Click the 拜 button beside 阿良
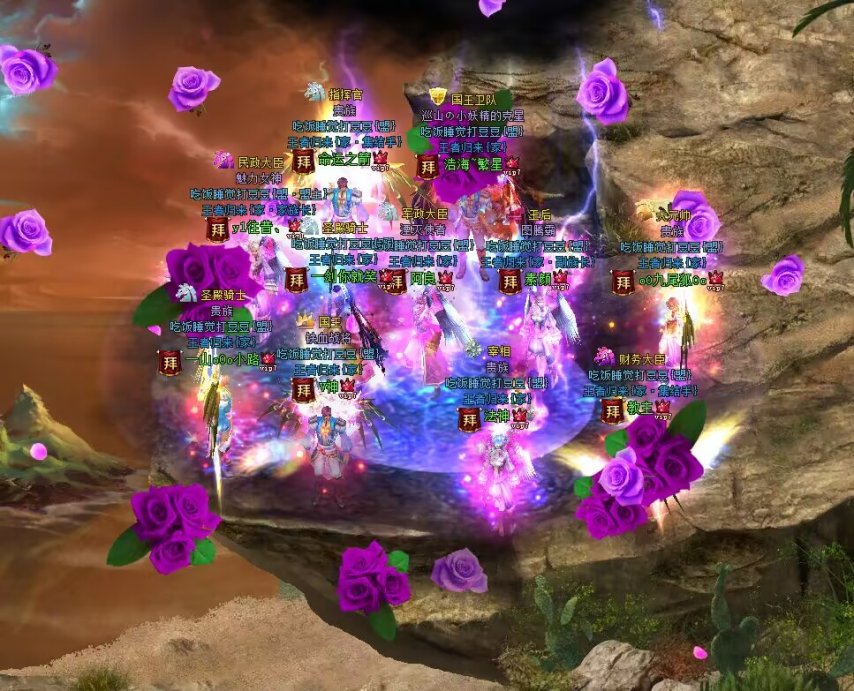This screenshot has width=854, height=691. 396,280
